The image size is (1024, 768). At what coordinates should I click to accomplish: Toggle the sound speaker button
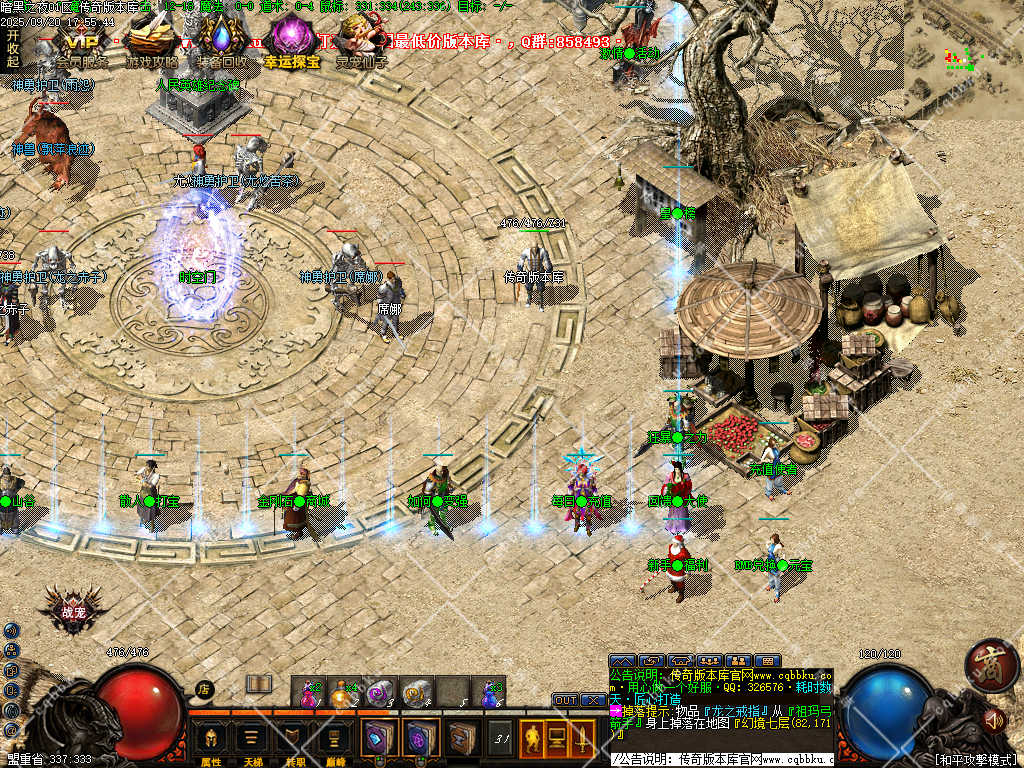(993, 718)
